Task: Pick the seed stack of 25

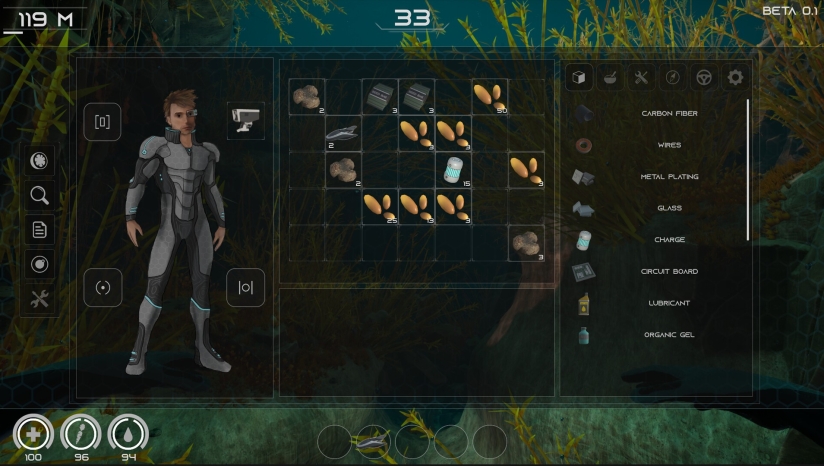Action: [x=380, y=206]
